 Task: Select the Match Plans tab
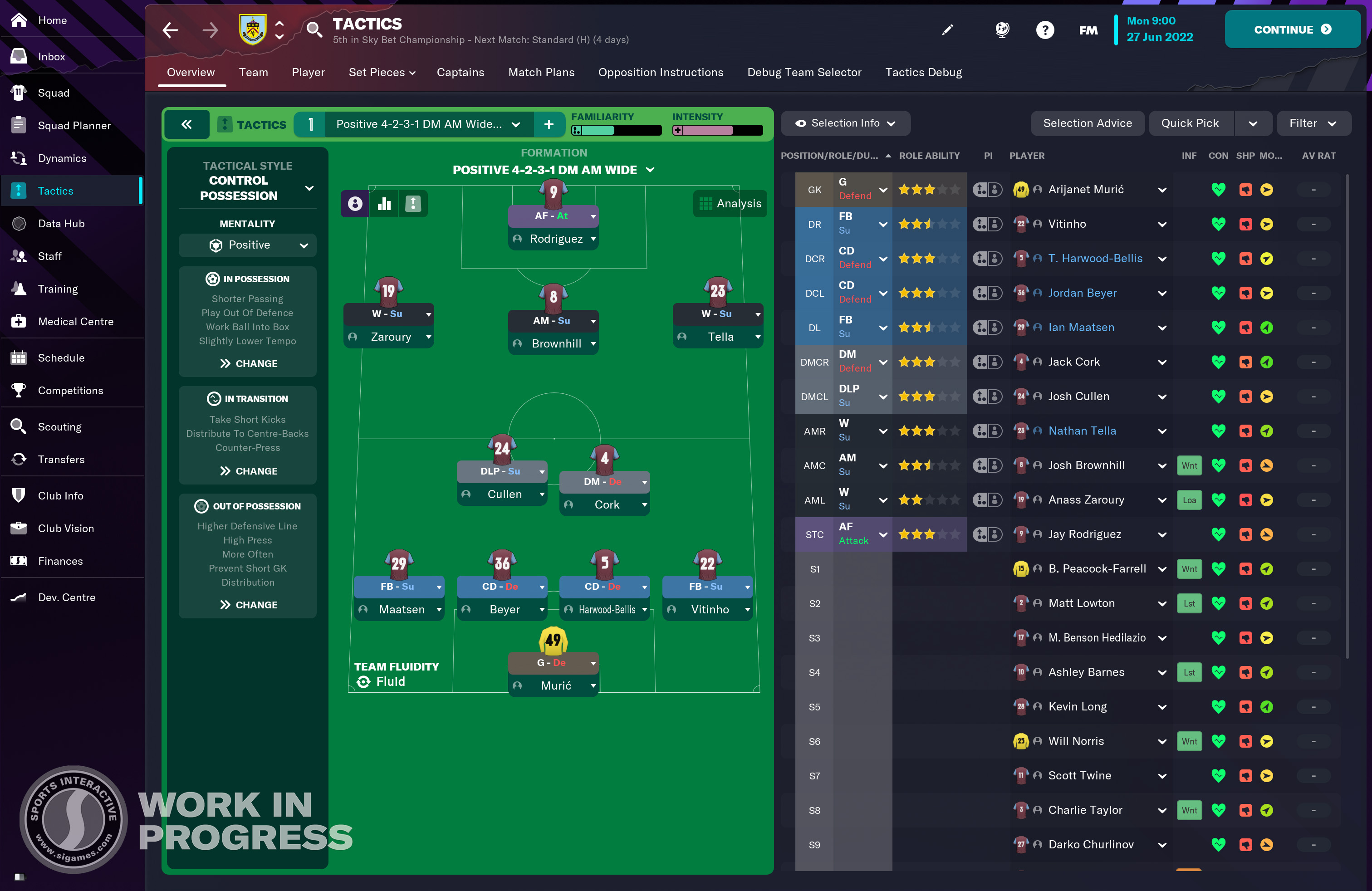coord(541,72)
